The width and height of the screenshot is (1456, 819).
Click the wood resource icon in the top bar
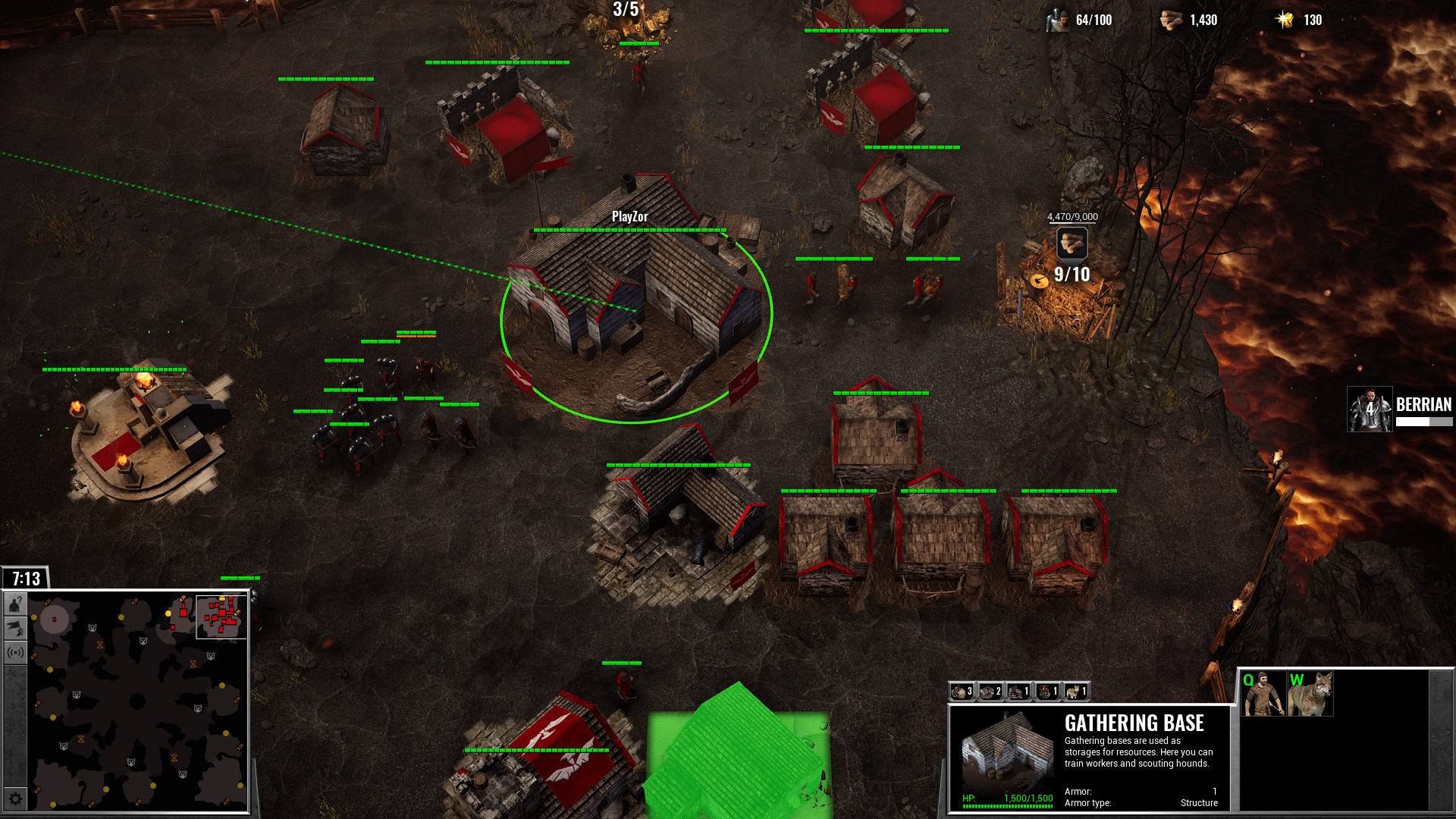(1172, 20)
